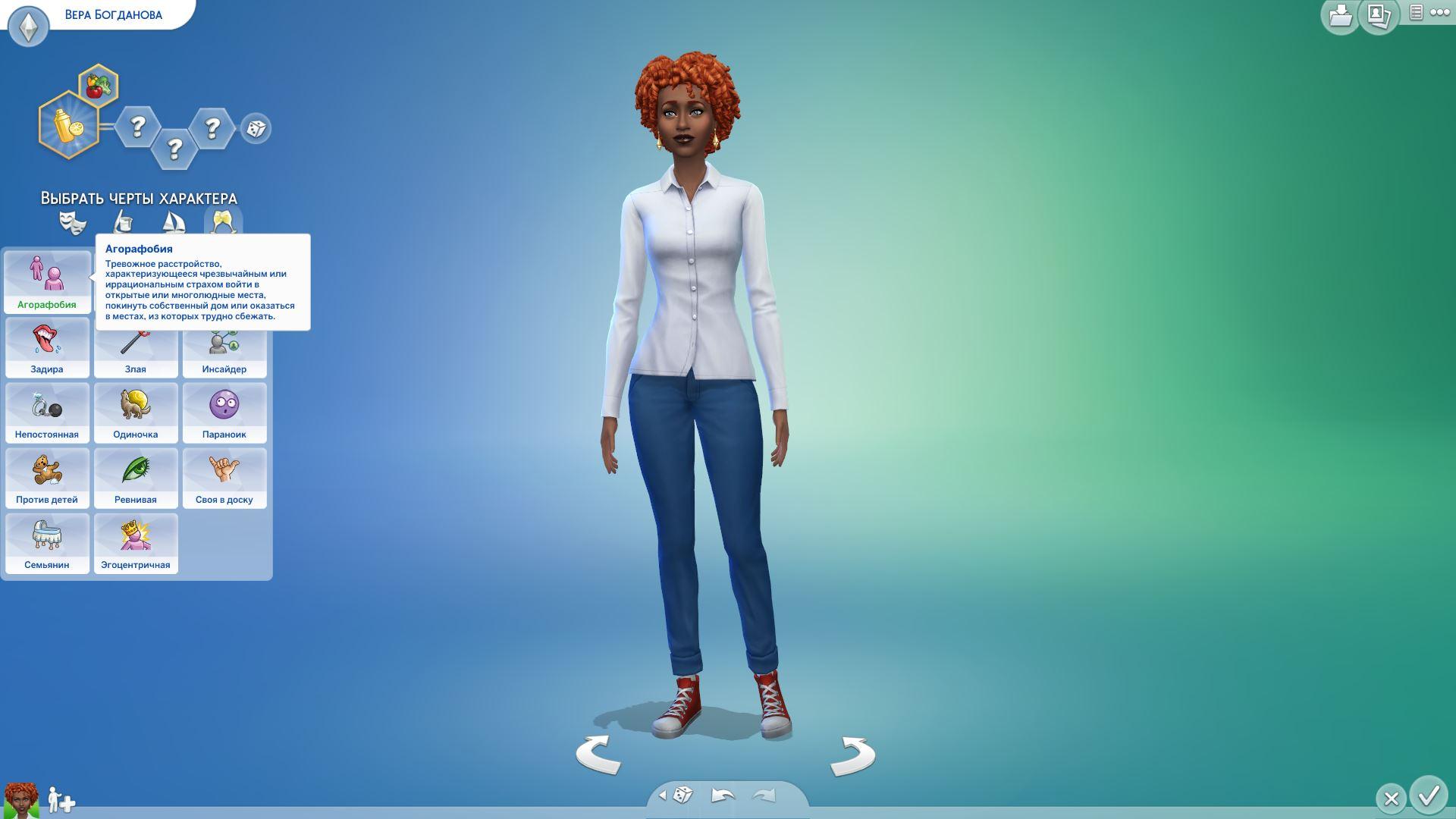1456x819 pixels.
Task: Select the Эгоцентричная trait
Action: tap(136, 543)
